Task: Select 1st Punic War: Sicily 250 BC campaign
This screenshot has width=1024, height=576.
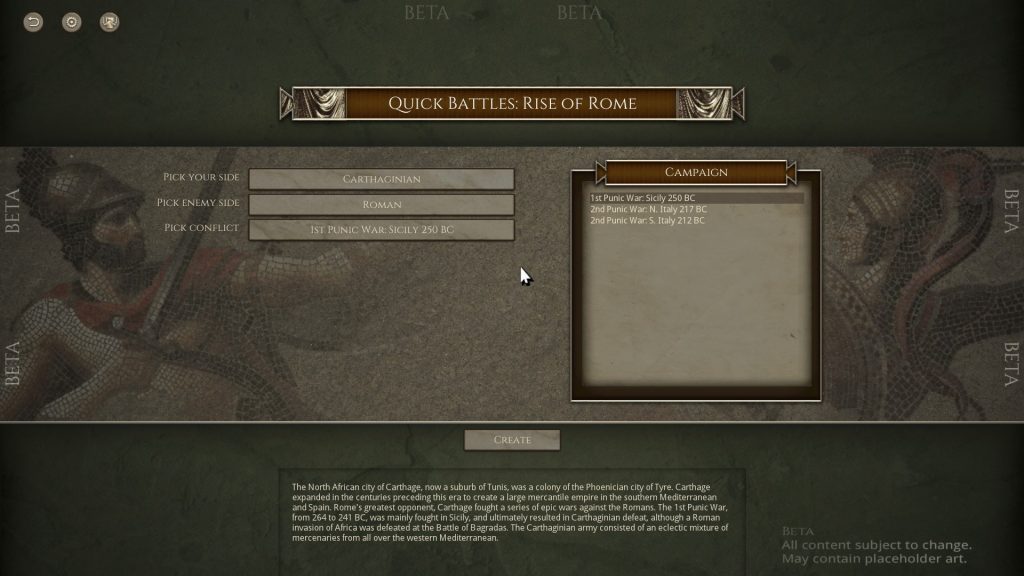Action: [x=642, y=198]
